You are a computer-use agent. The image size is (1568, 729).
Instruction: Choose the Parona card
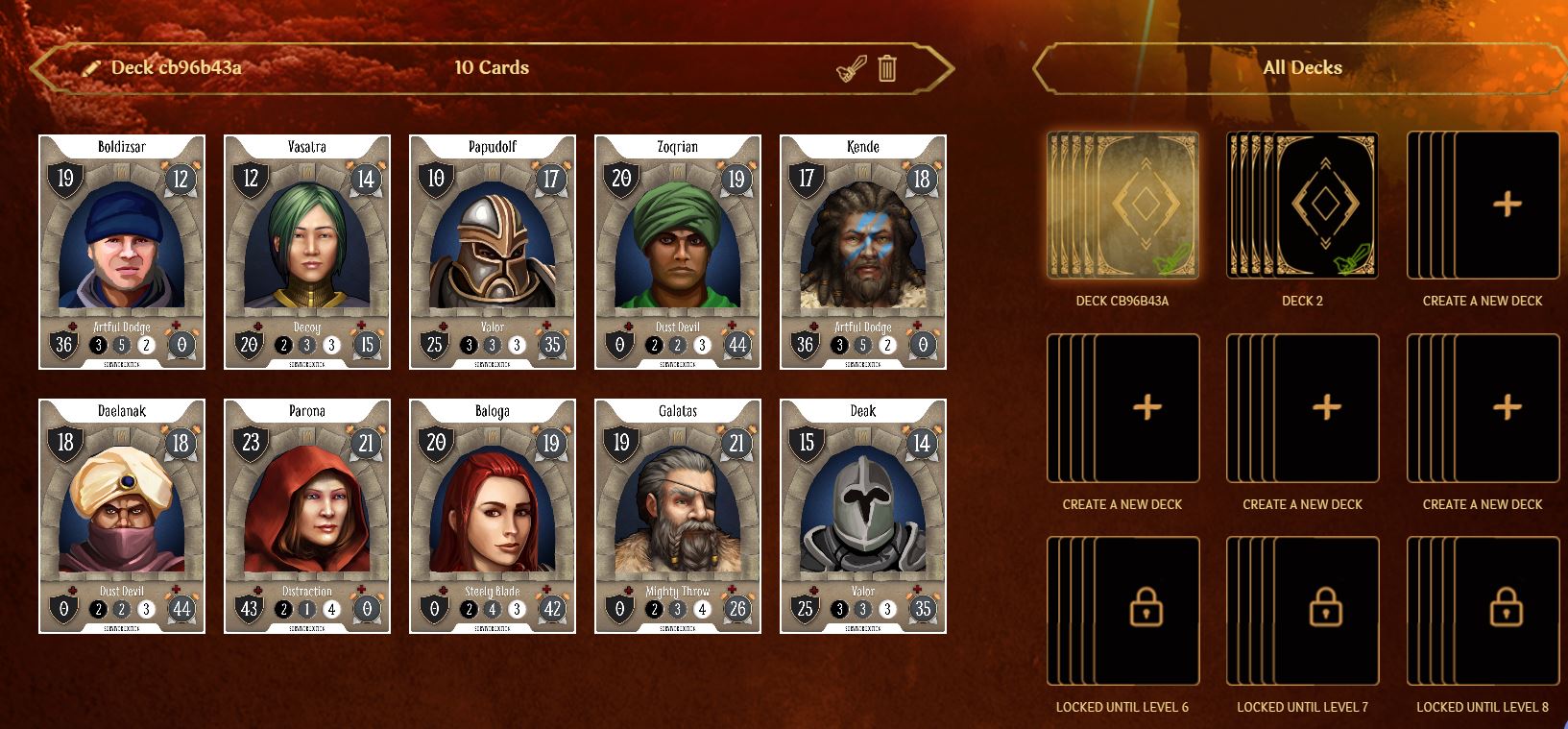coord(307,516)
